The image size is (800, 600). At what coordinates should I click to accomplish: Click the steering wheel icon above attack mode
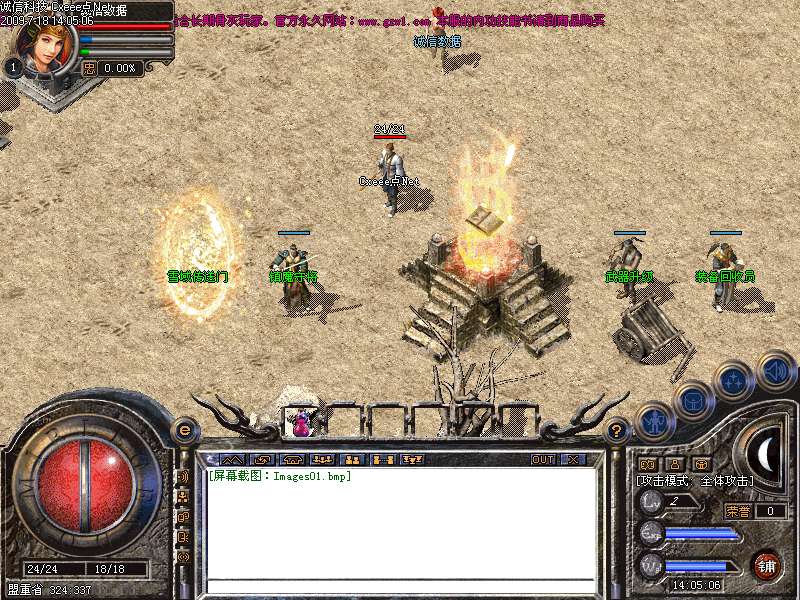[x=647, y=464]
